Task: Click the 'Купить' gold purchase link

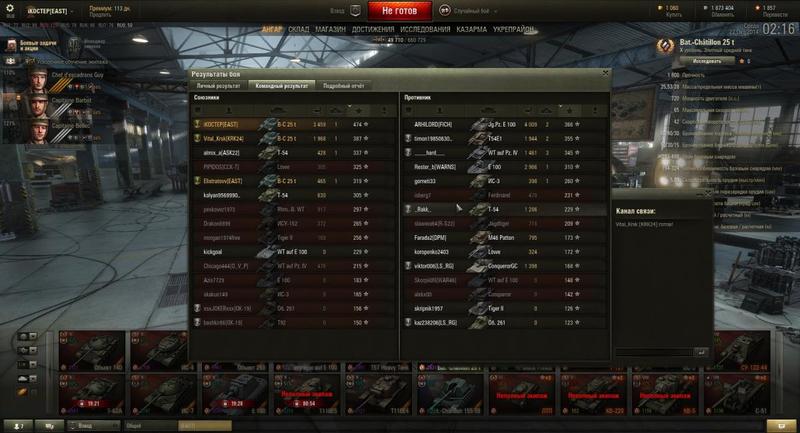Action: [x=672, y=15]
